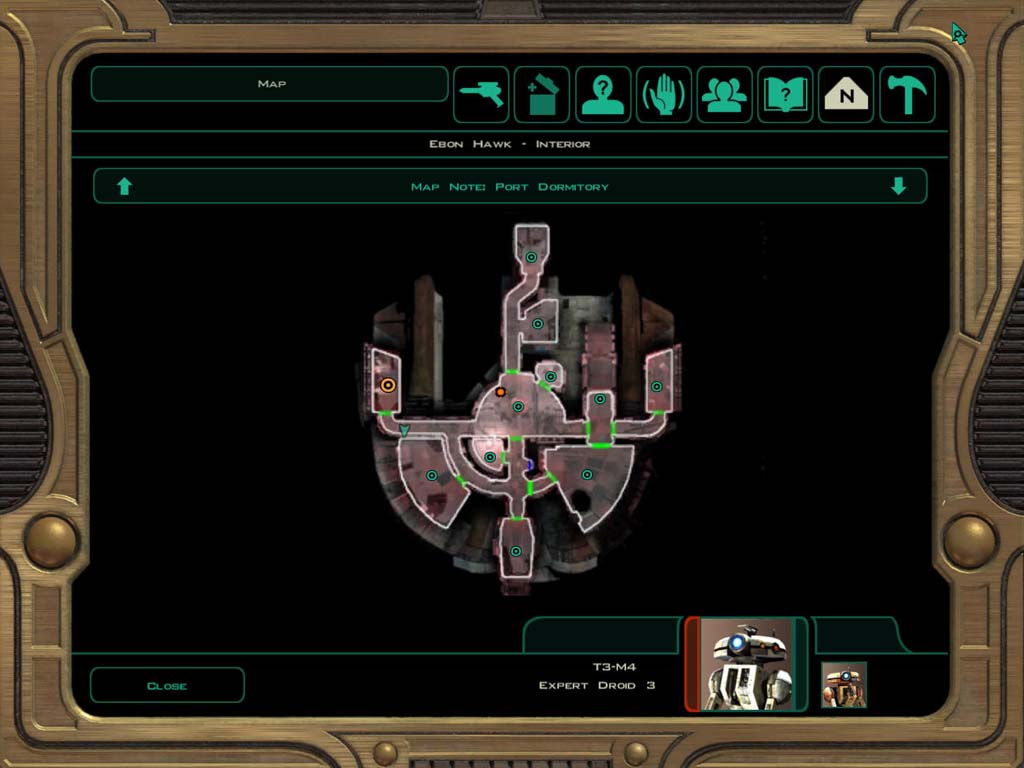Open the character sheet icon
The height and width of the screenshot is (768, 1024).
point(603,95)
